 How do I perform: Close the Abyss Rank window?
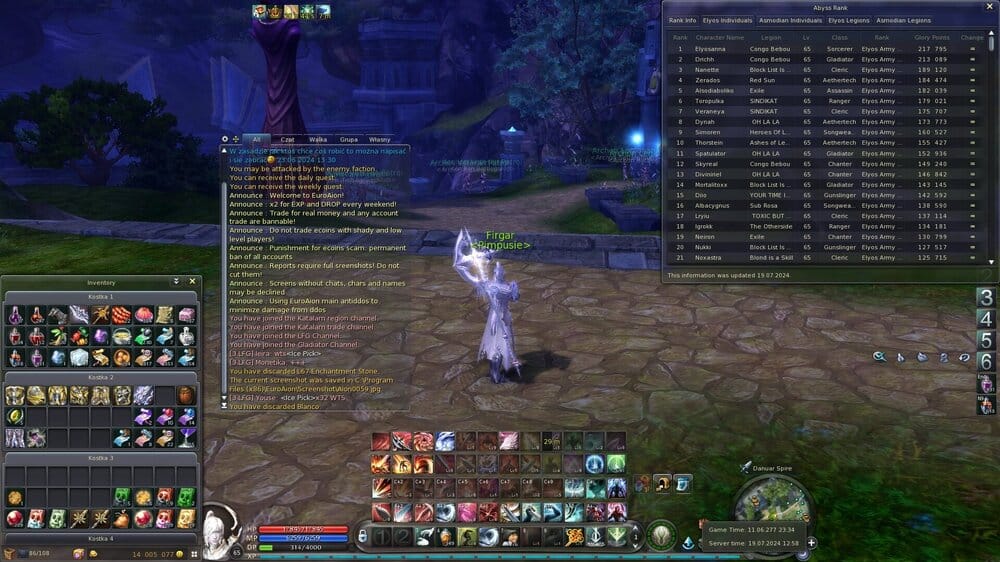(989, 7)
